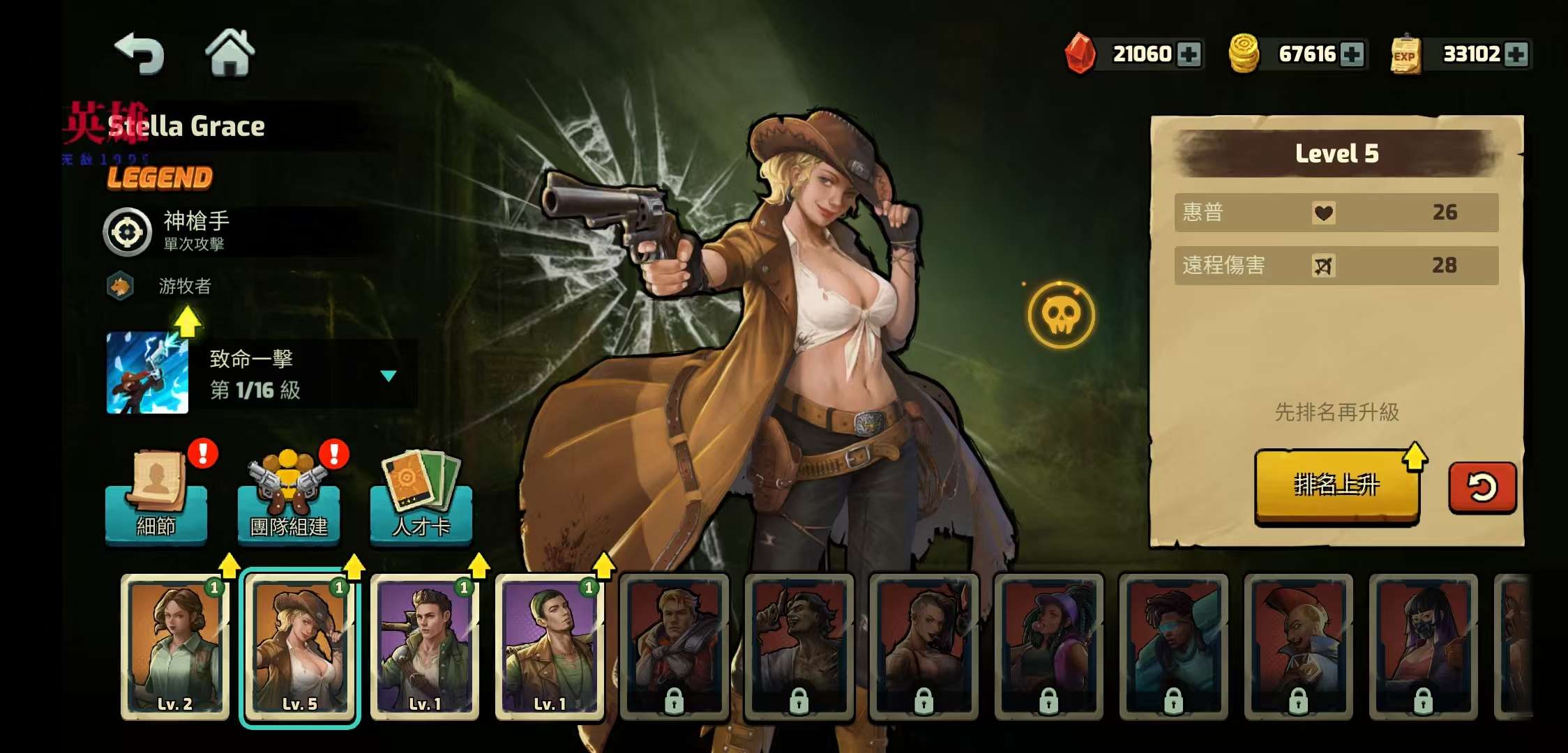Tap the 排名上升 rank up button
Image resolution: width=1568 pixels, height=753 pixels.
point(1336,485)
